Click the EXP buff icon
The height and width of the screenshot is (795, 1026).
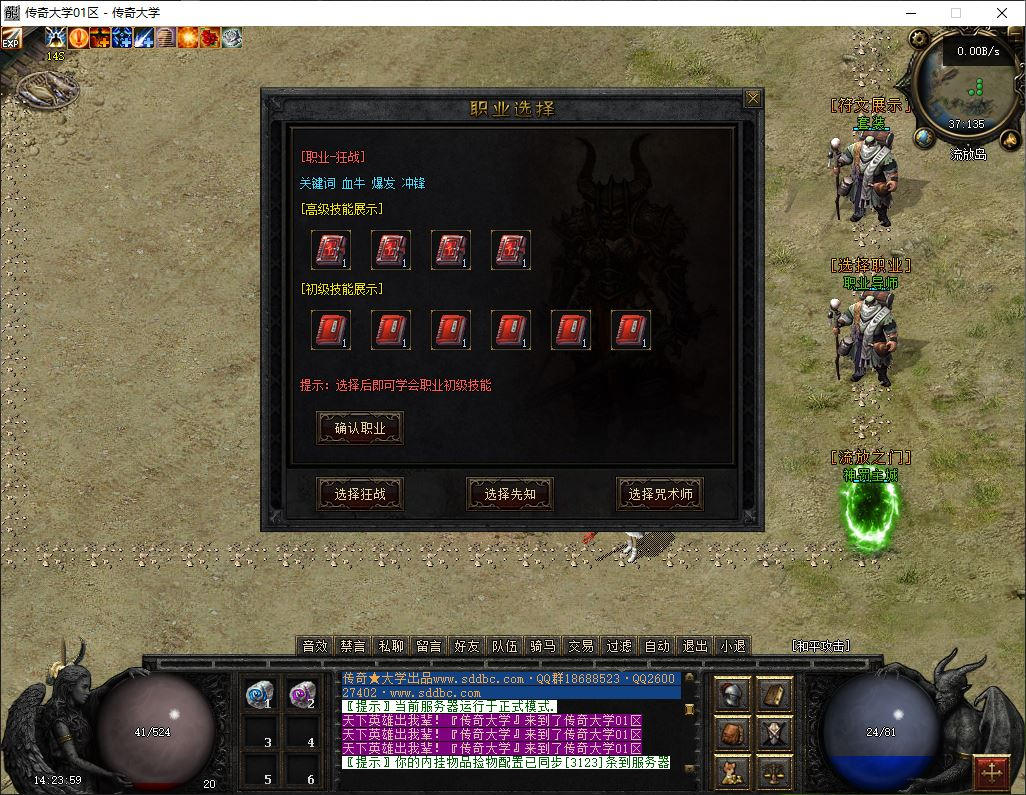[11, 38]
